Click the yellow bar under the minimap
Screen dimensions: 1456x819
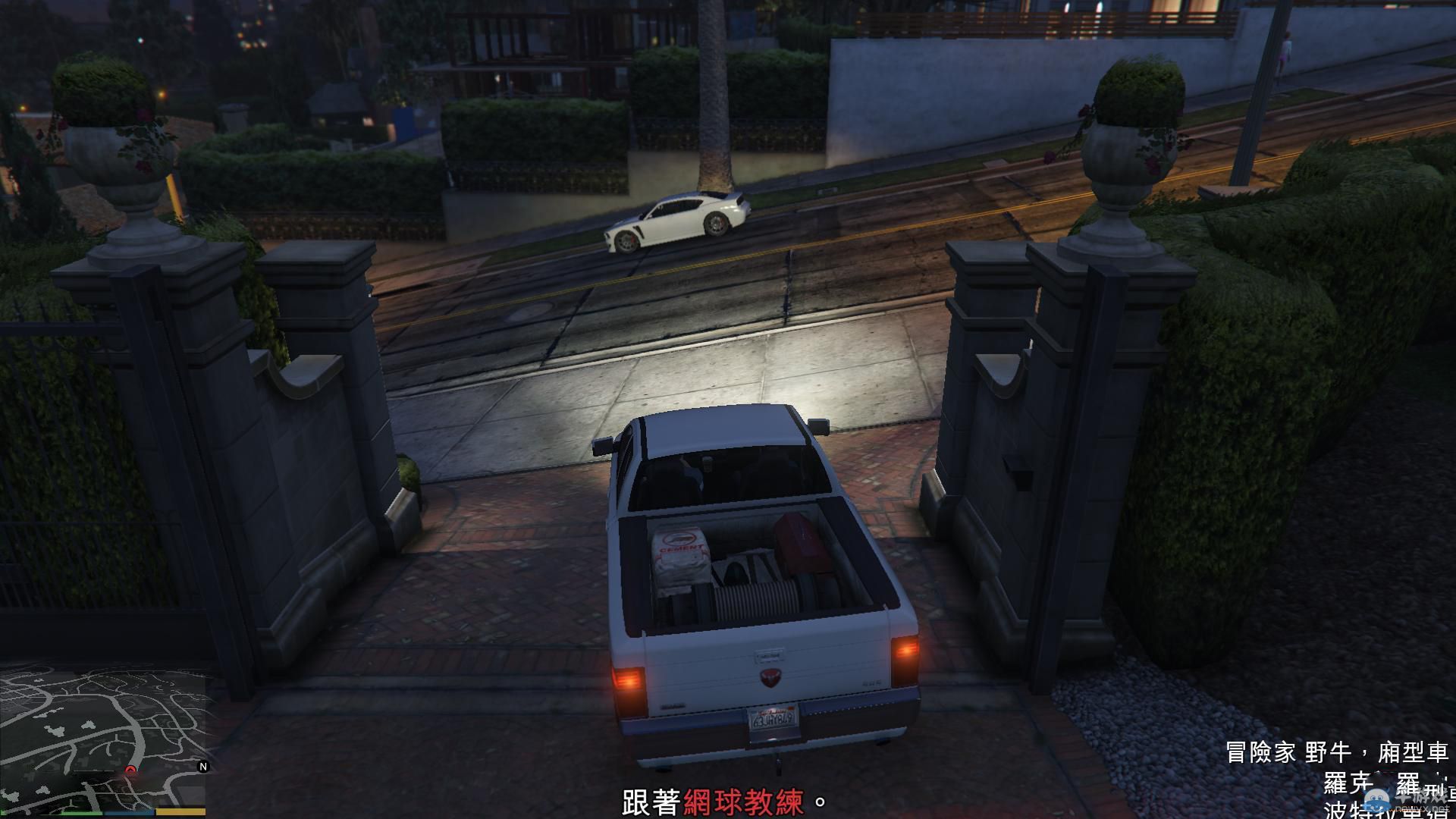click(180, 811)
